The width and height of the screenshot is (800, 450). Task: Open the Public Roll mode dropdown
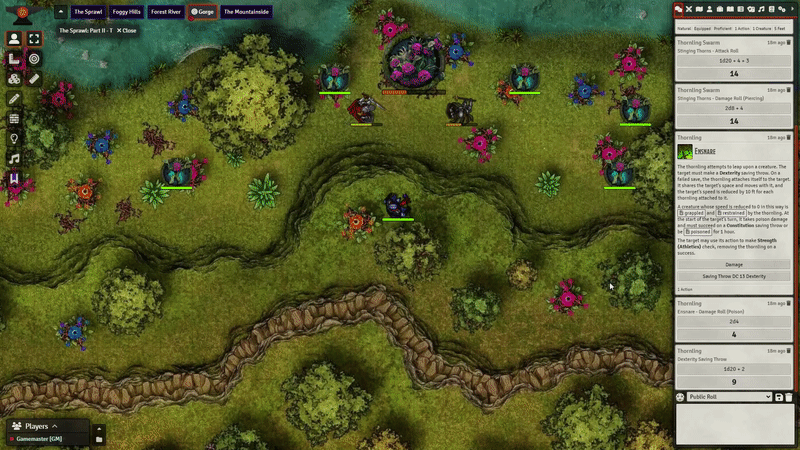click(x=729, y=397)
